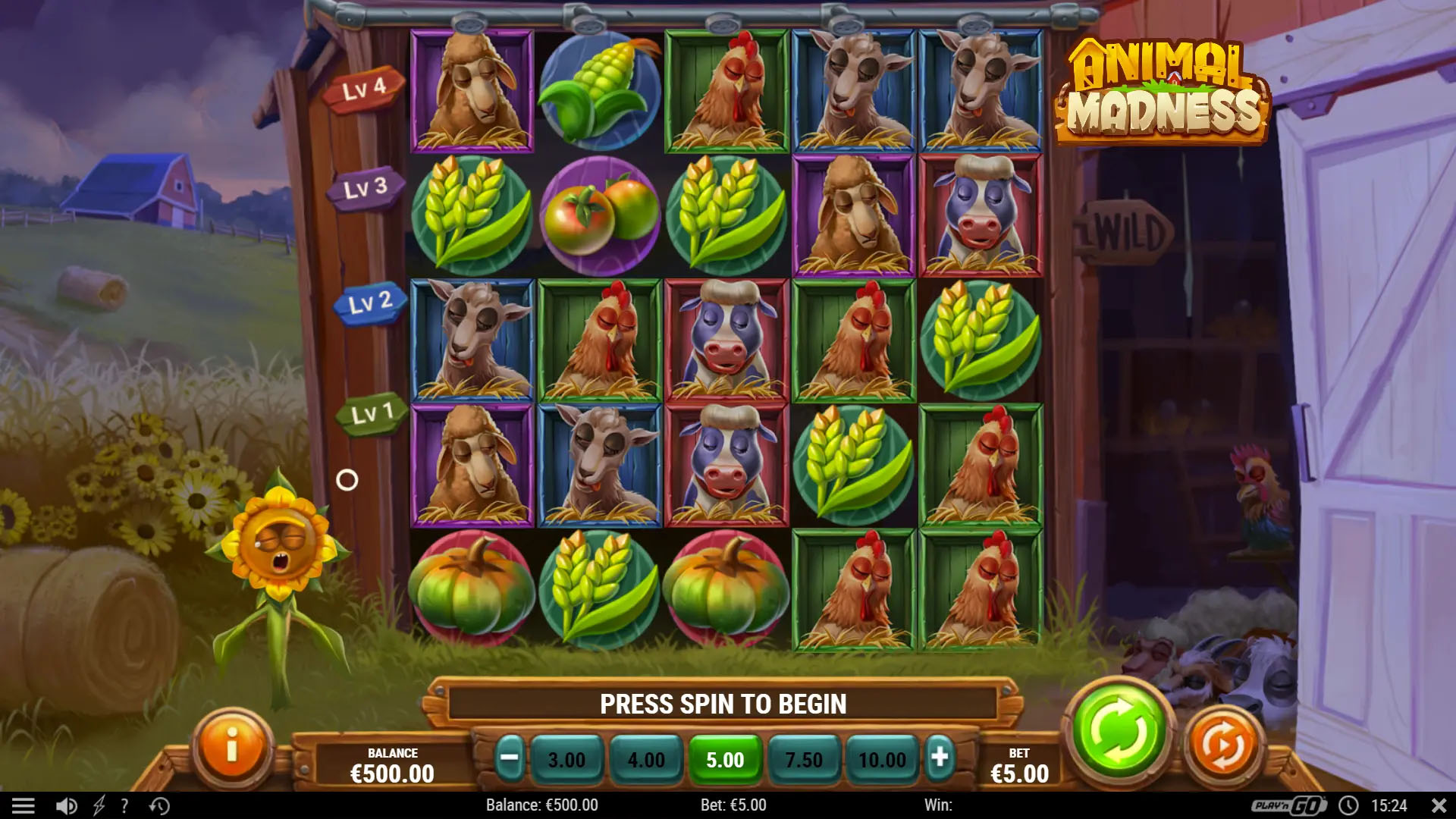Activate the orange auto-play button
The height and width of the screenshot is (819, 1456).
pos(1222,745)
